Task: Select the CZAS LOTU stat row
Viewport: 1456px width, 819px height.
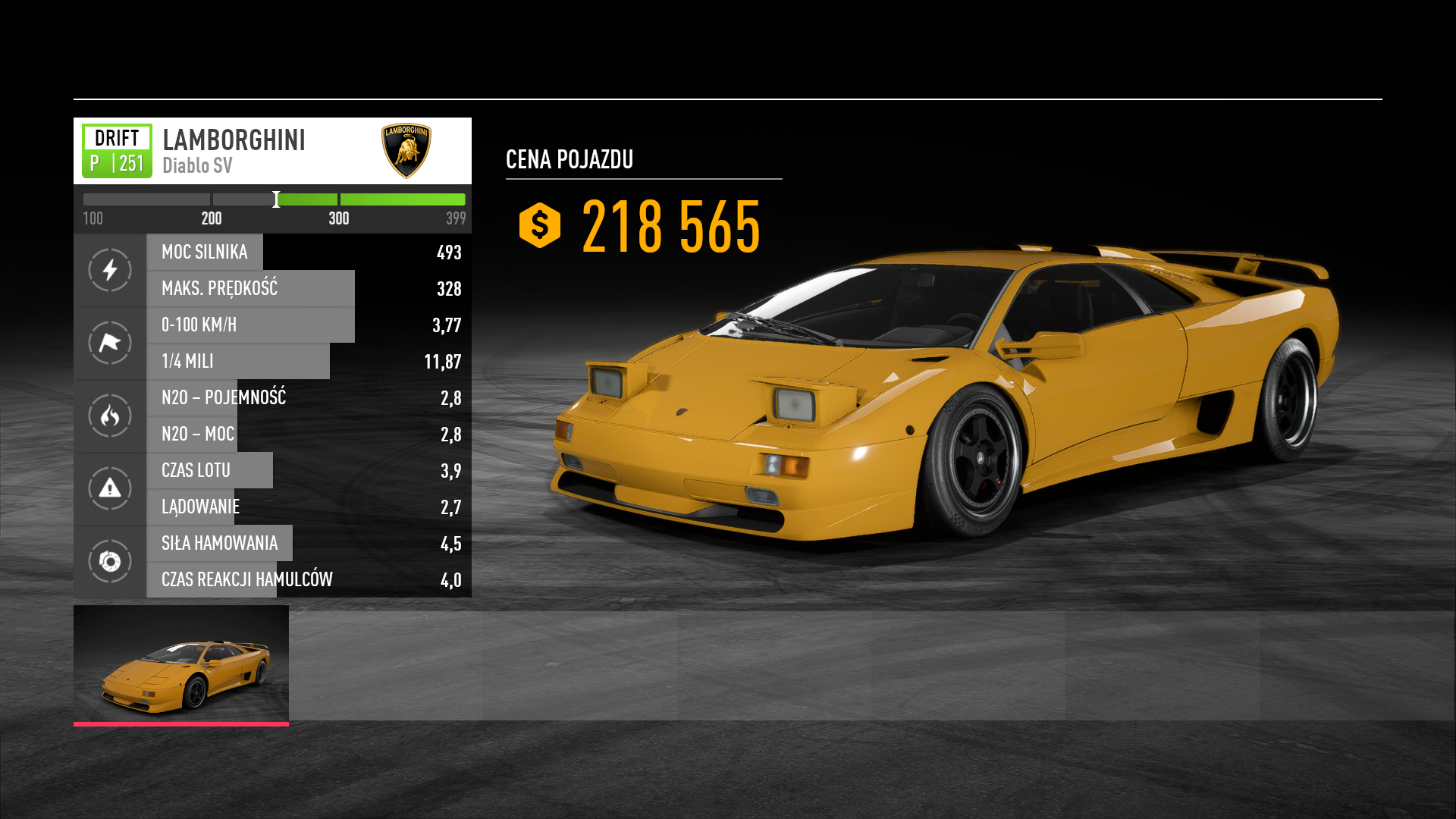Action: coord(309,470)
